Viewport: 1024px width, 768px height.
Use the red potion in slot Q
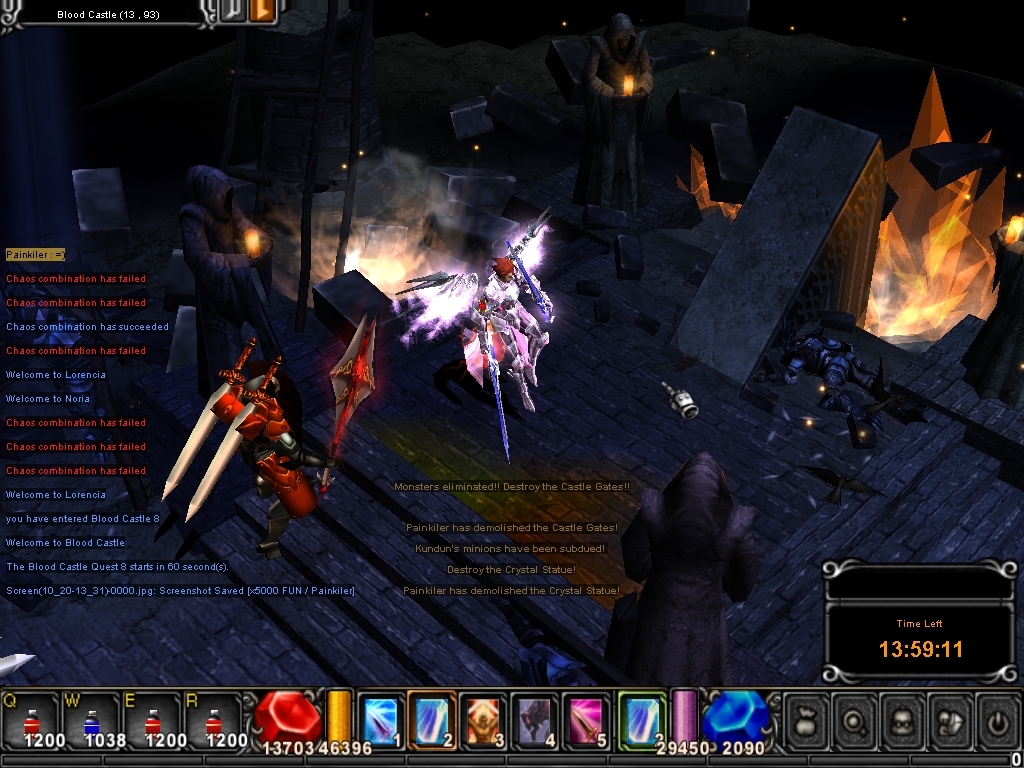click(30, 717)
